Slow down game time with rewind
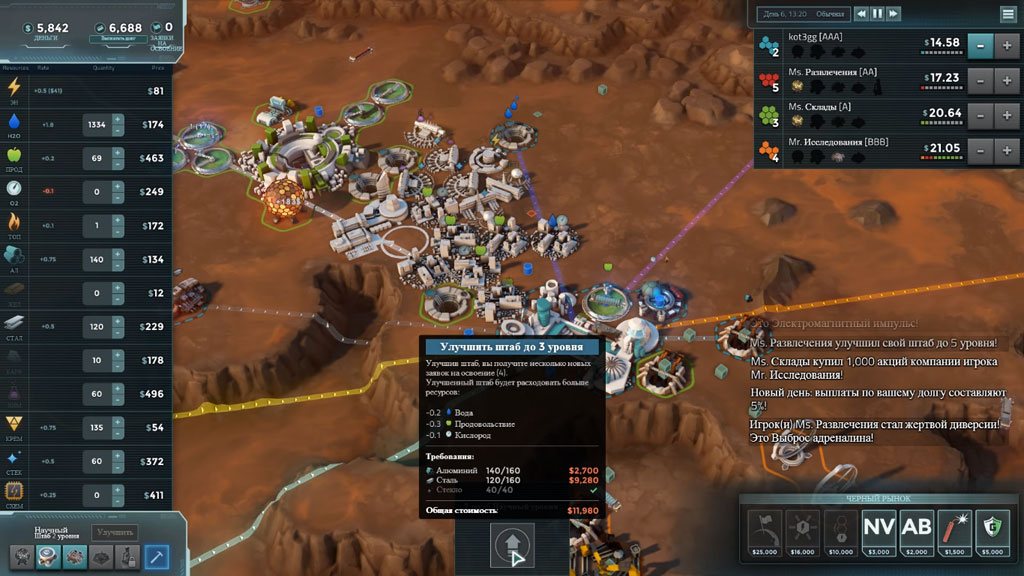The width and height of the screenshot is (1024, 576). click(x=861, y=14)
